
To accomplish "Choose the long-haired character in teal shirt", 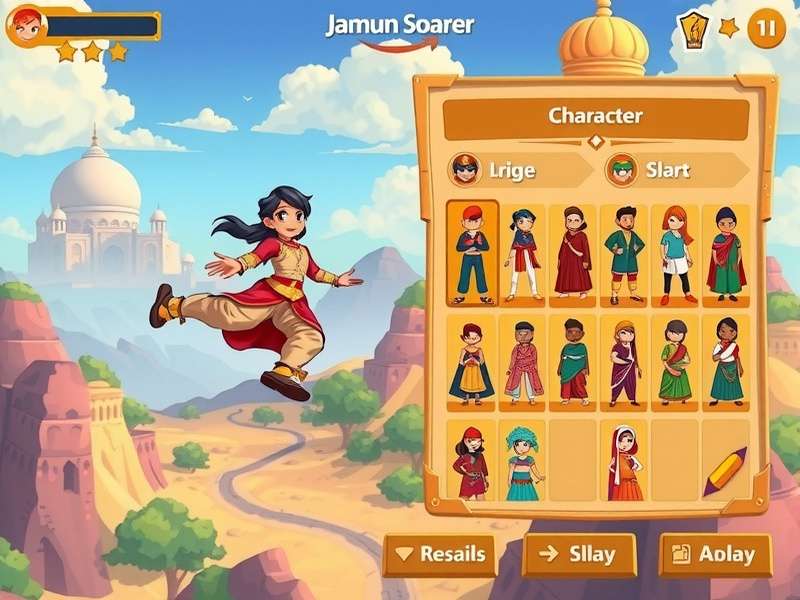I will click(676, 254).
